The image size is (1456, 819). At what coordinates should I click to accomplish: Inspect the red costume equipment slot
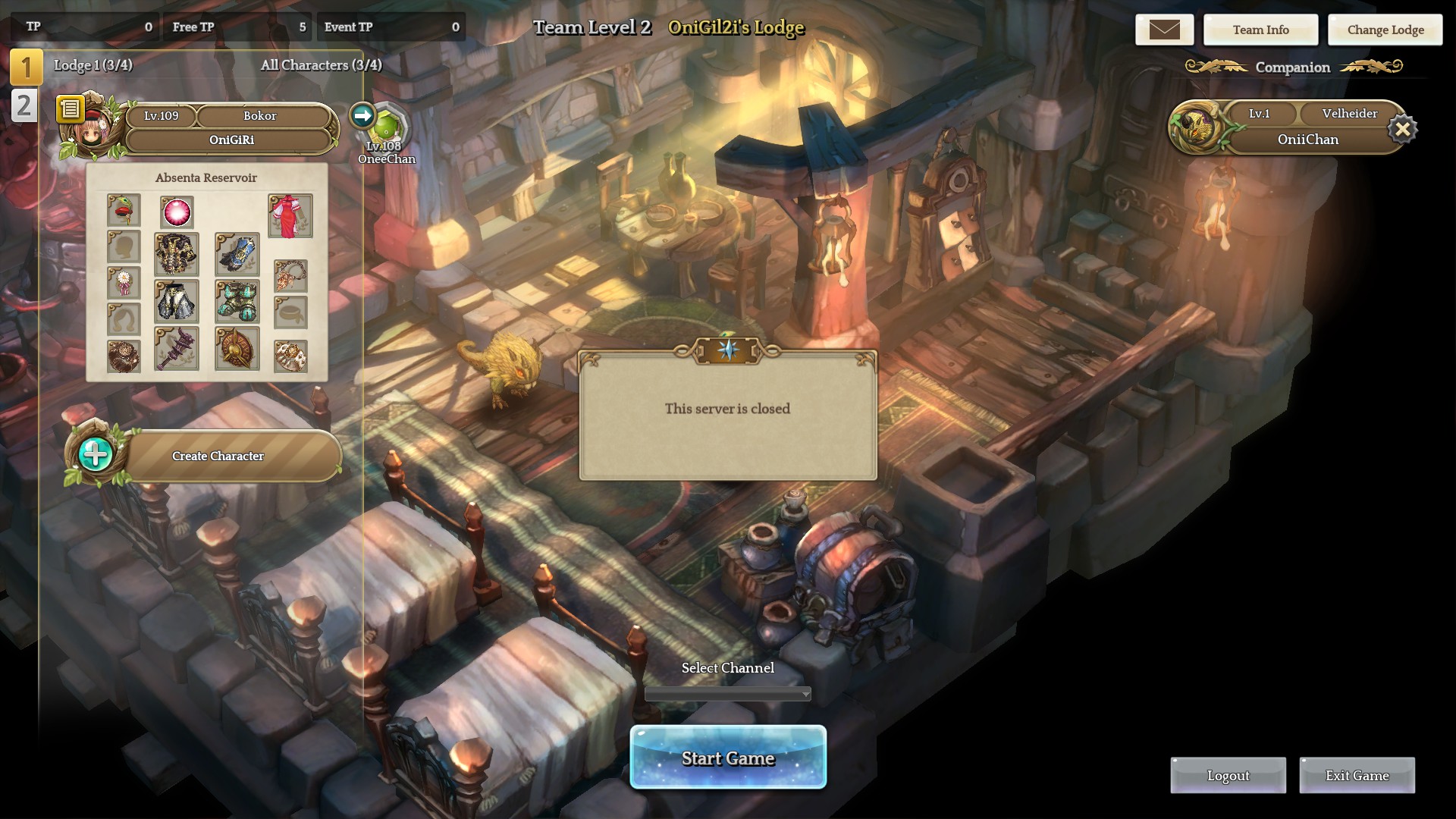290,215
